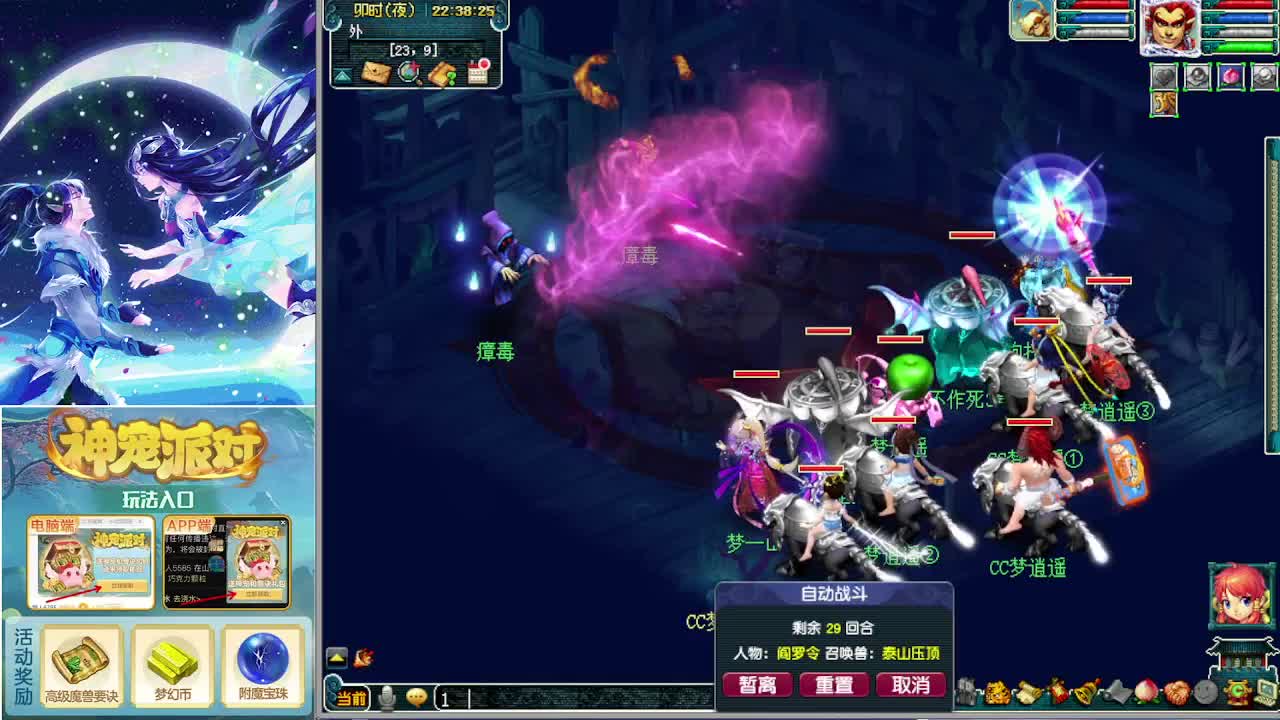This screenshot has height=720, width=1280.
Task: Select the peach icon on the bottom toolbar
Action: [x=1144, y=692]
